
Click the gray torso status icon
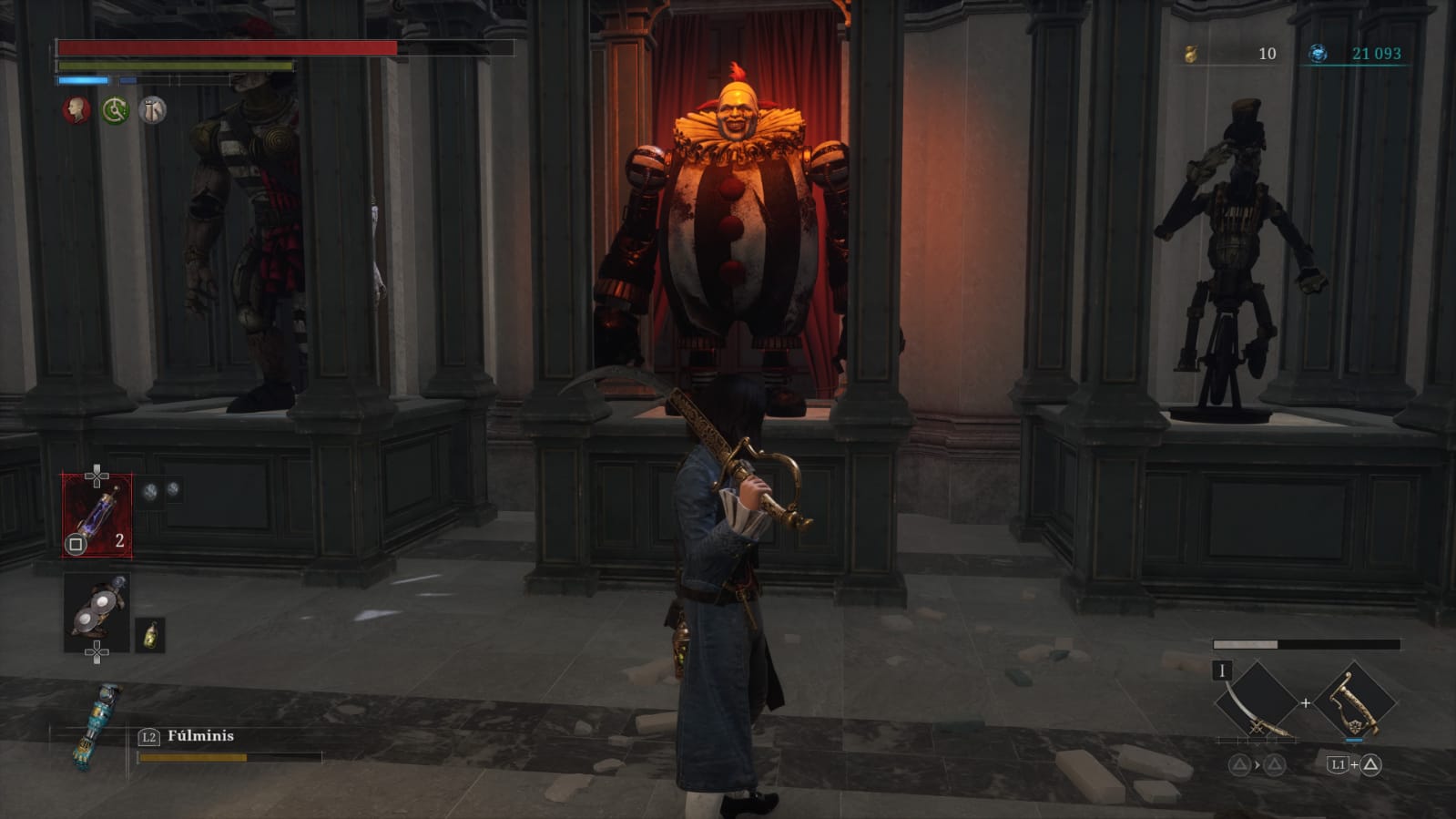(x=153, y=110)
